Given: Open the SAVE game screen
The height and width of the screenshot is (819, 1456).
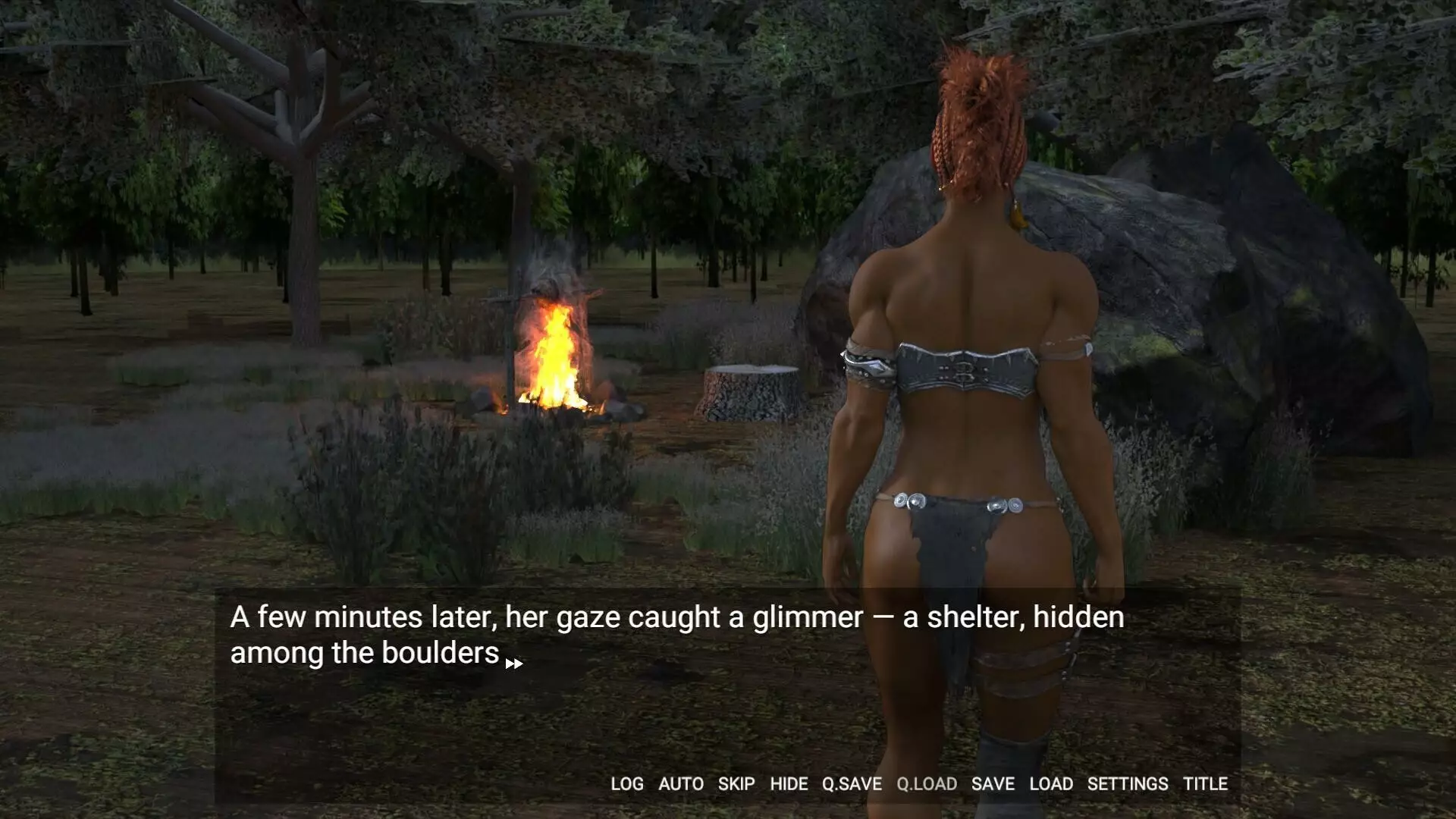Looking at the screenshot, I should tap(993, 784).
